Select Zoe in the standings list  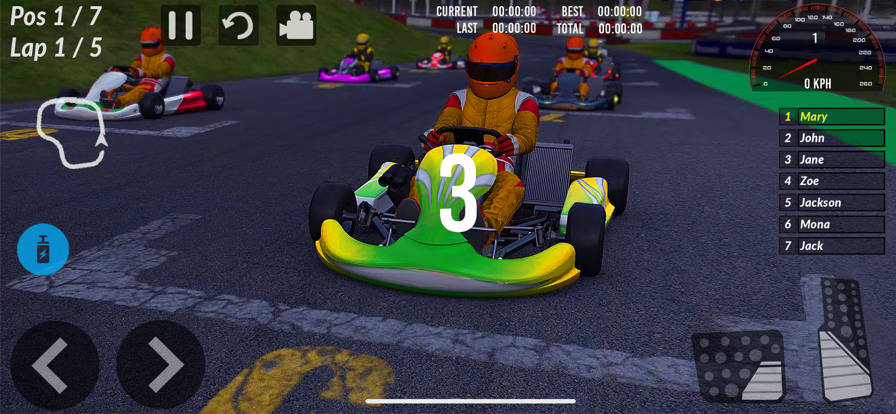click(x=832, y=181)
